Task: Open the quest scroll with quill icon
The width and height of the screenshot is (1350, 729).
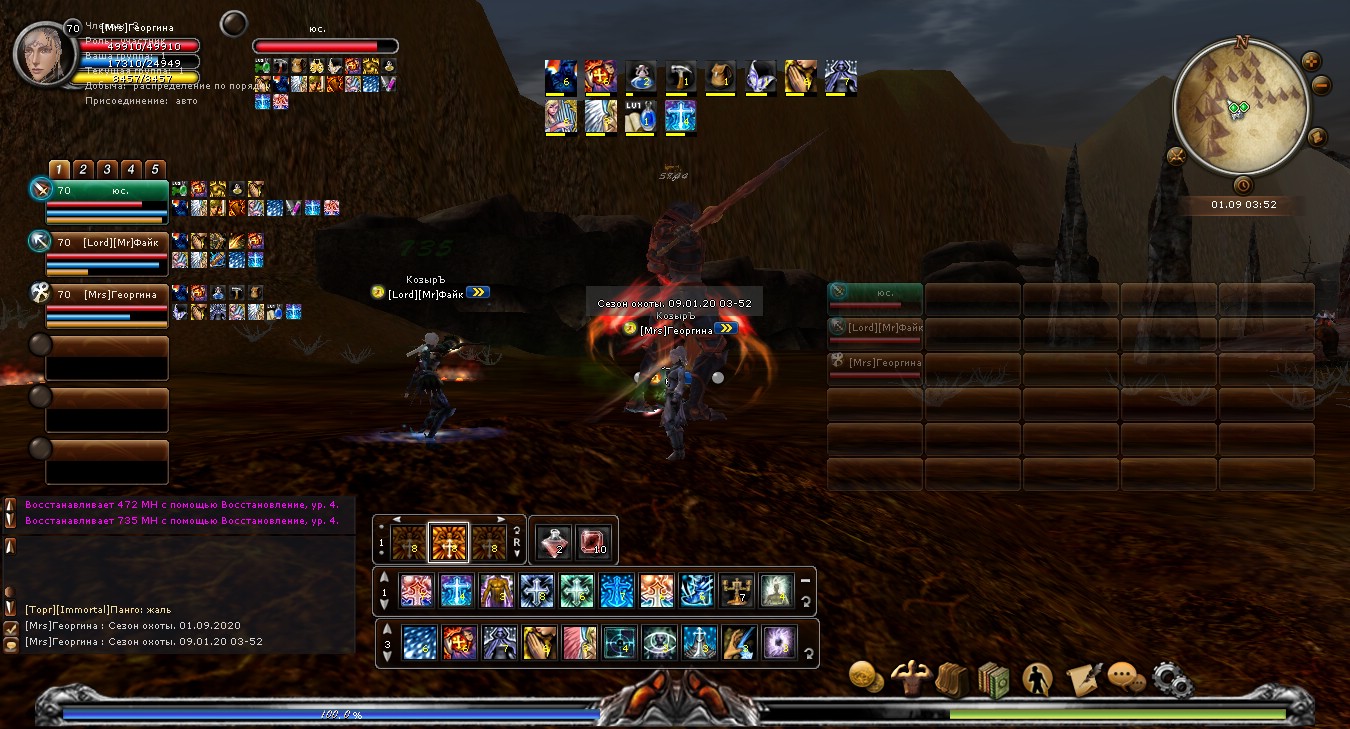Action: 1082,679
